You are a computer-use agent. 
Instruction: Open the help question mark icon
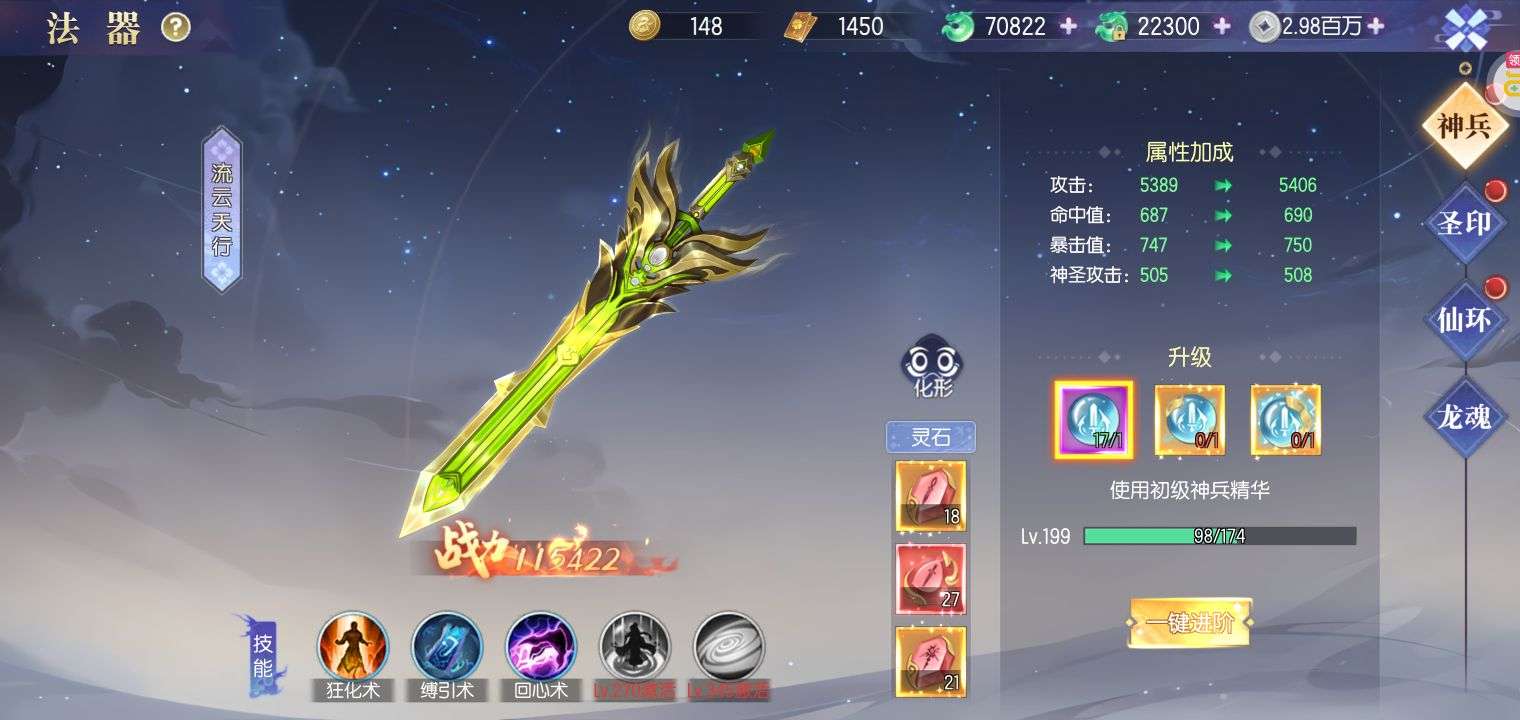pyautogui.click(x=176, y=29)
